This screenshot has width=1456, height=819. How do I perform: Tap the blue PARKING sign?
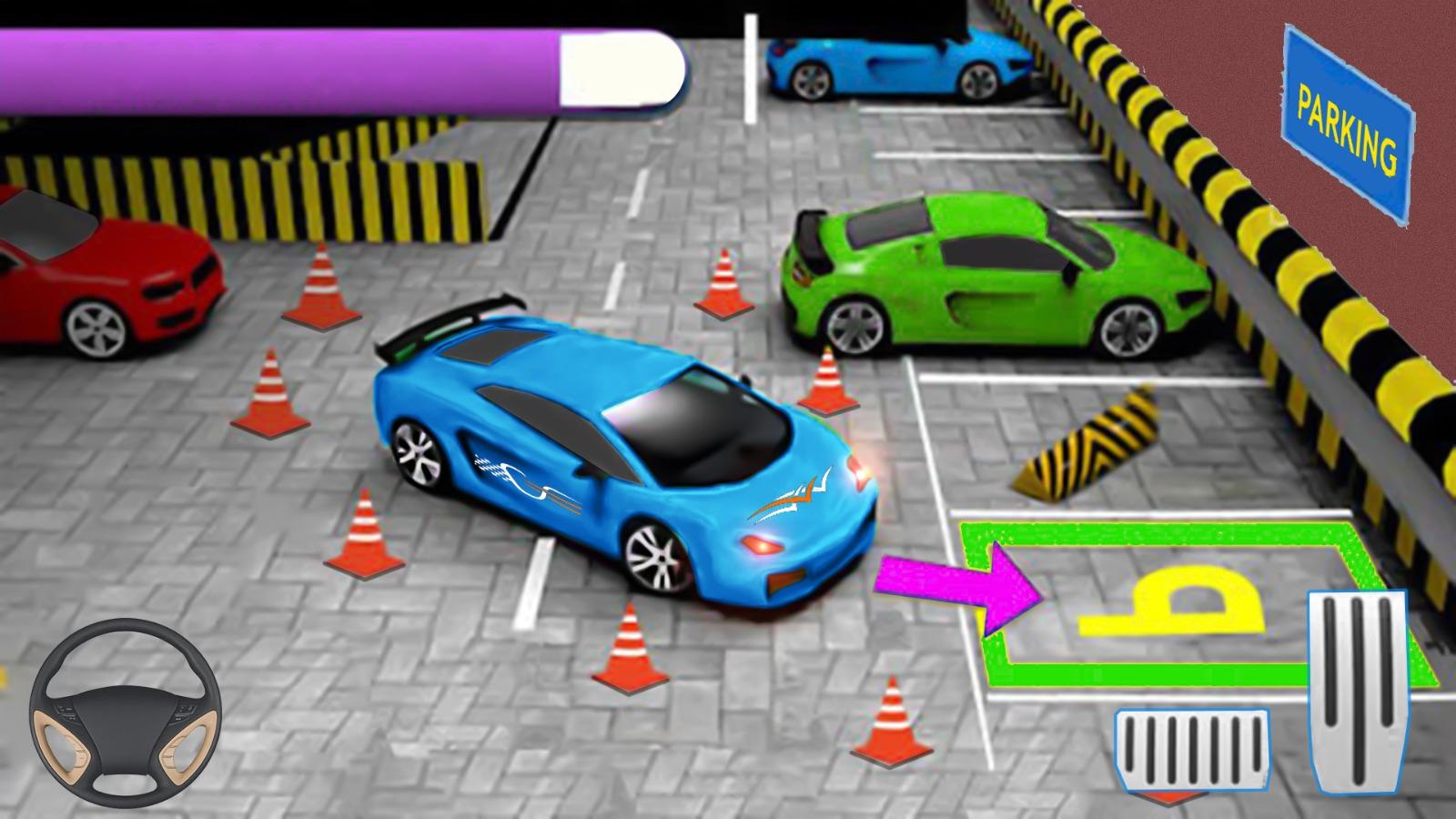[1347, 118]
